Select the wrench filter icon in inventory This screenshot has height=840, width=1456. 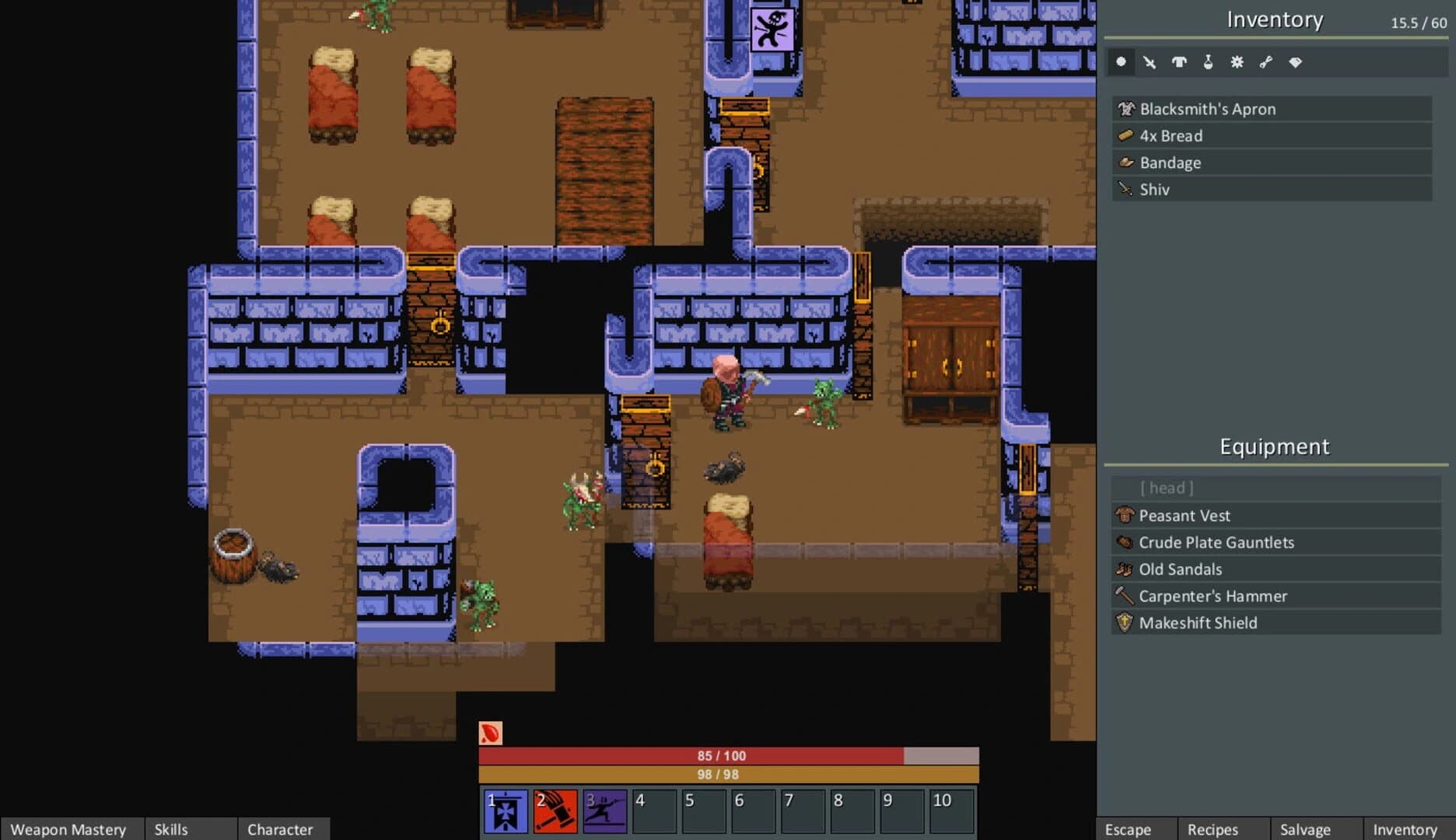[x=1266, y=62]
